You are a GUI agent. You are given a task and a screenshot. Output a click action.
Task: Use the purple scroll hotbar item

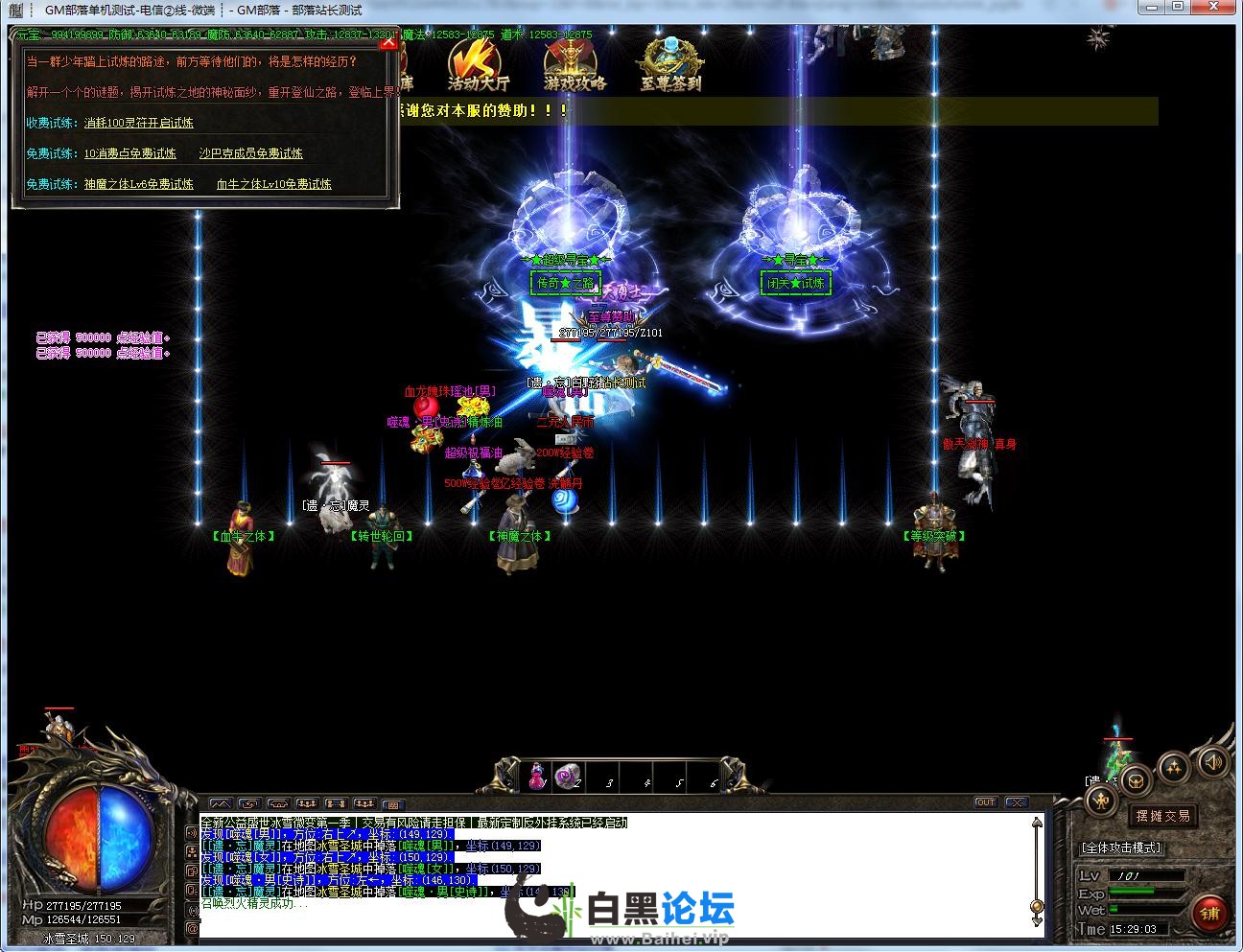tap(568, 775)
